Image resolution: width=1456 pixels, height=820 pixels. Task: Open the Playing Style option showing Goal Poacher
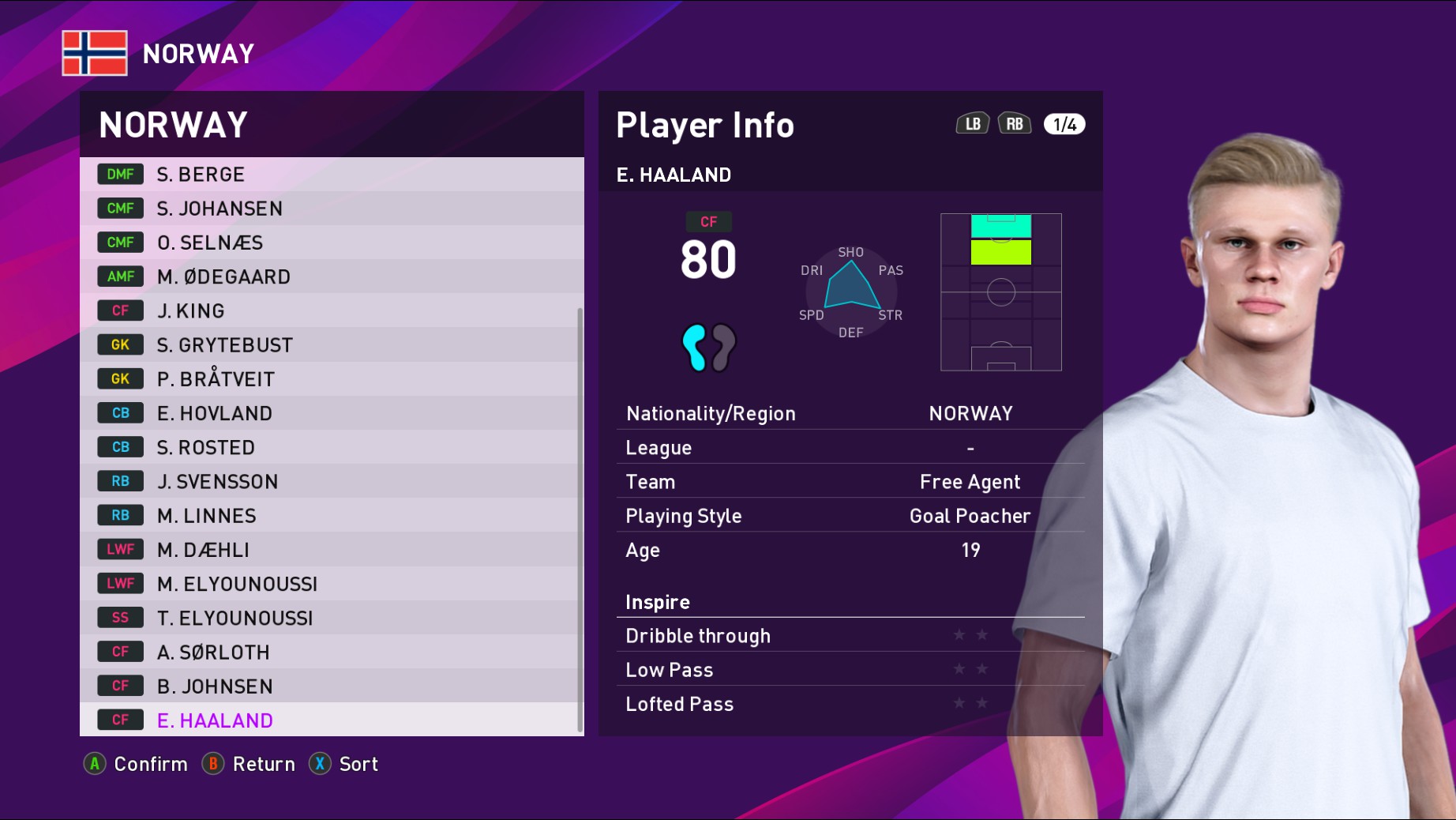[850, 515]
